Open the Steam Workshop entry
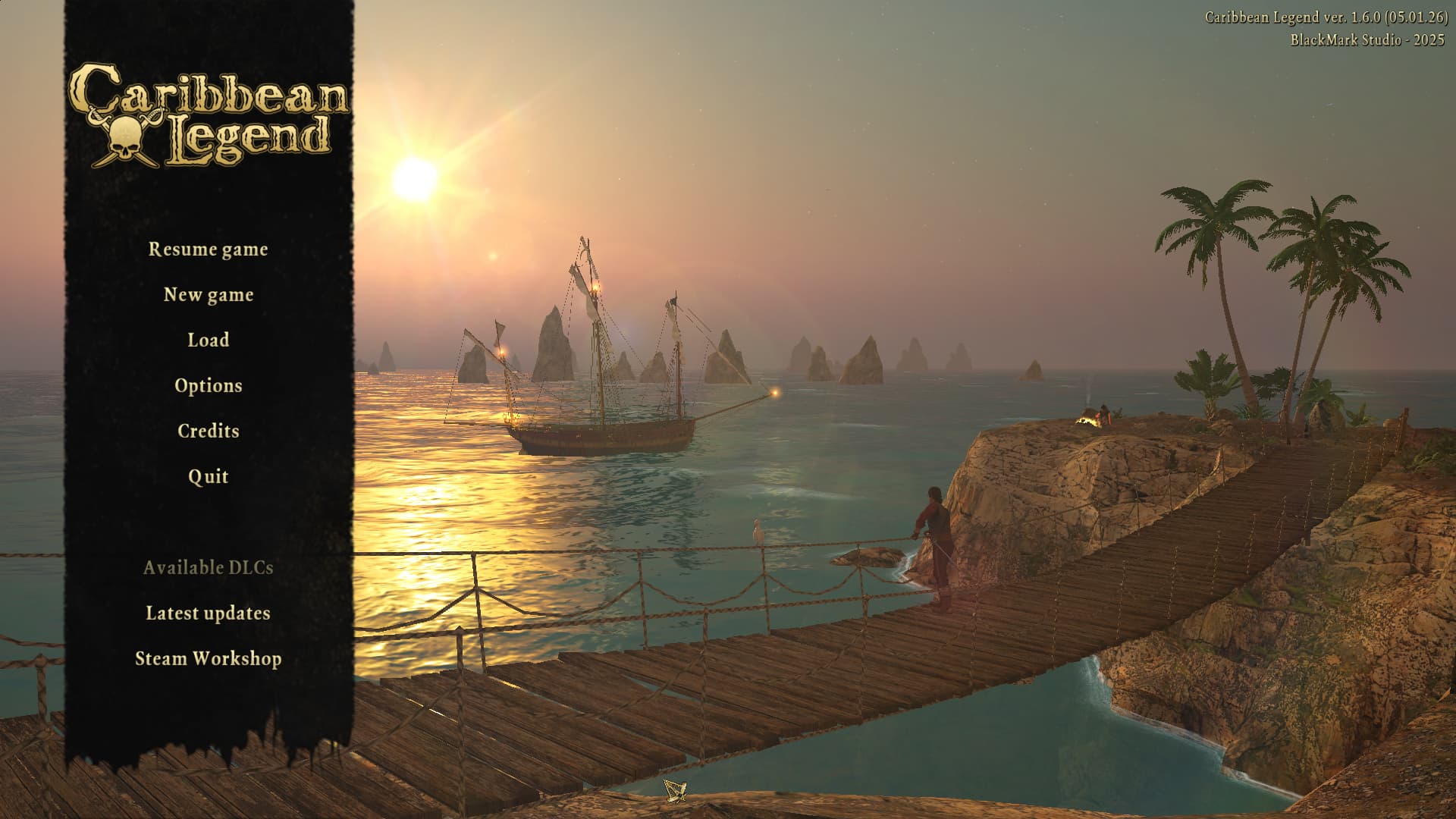Viewport: 1456px width, 819px height. click(x=208, y=659)
